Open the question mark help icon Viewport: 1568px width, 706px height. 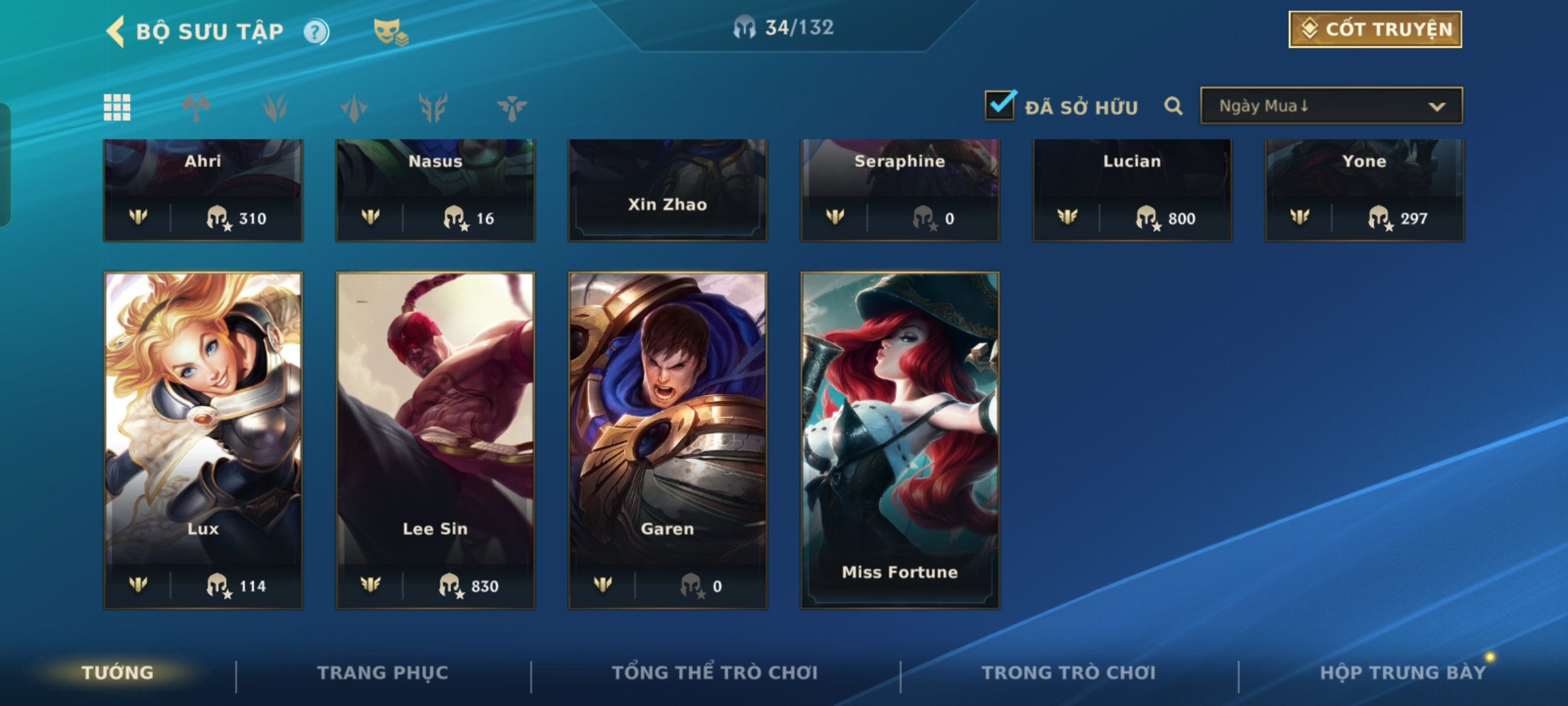[316, 31]
